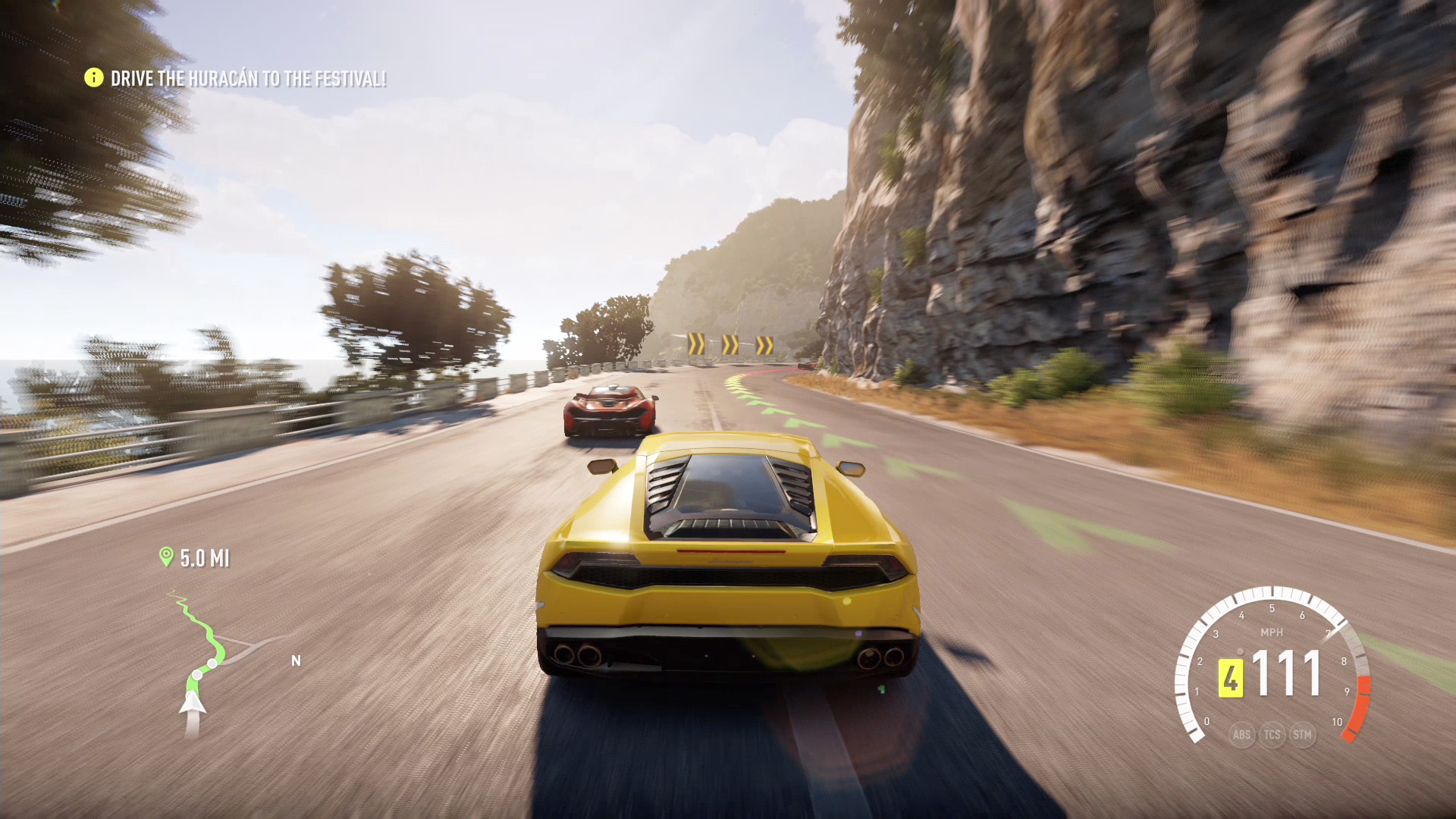This screenshot has height=819, width=1456.
Task: Select the MPH unit label on the gauge
Action: click(x=1272, y=632)
